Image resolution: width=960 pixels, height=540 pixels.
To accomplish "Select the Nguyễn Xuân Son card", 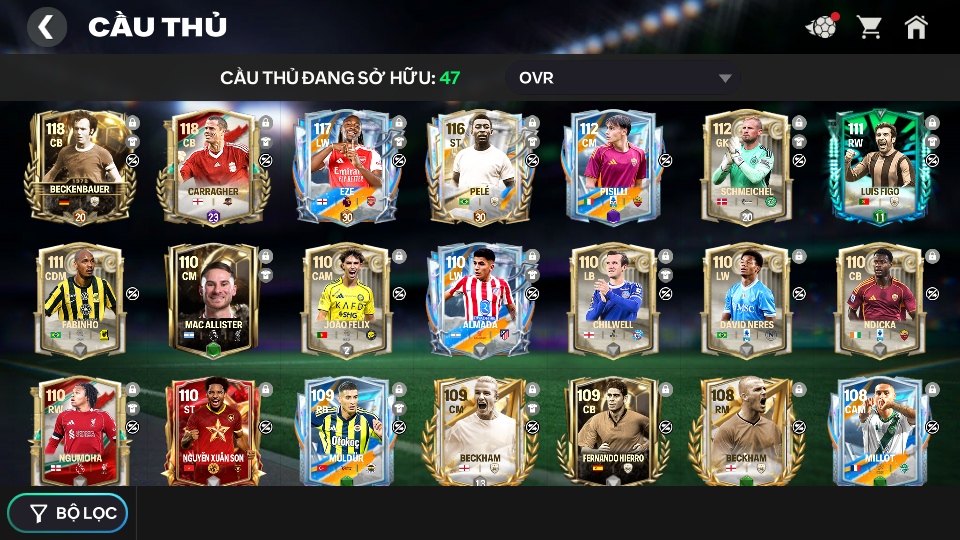I will [x=213, y=430].
